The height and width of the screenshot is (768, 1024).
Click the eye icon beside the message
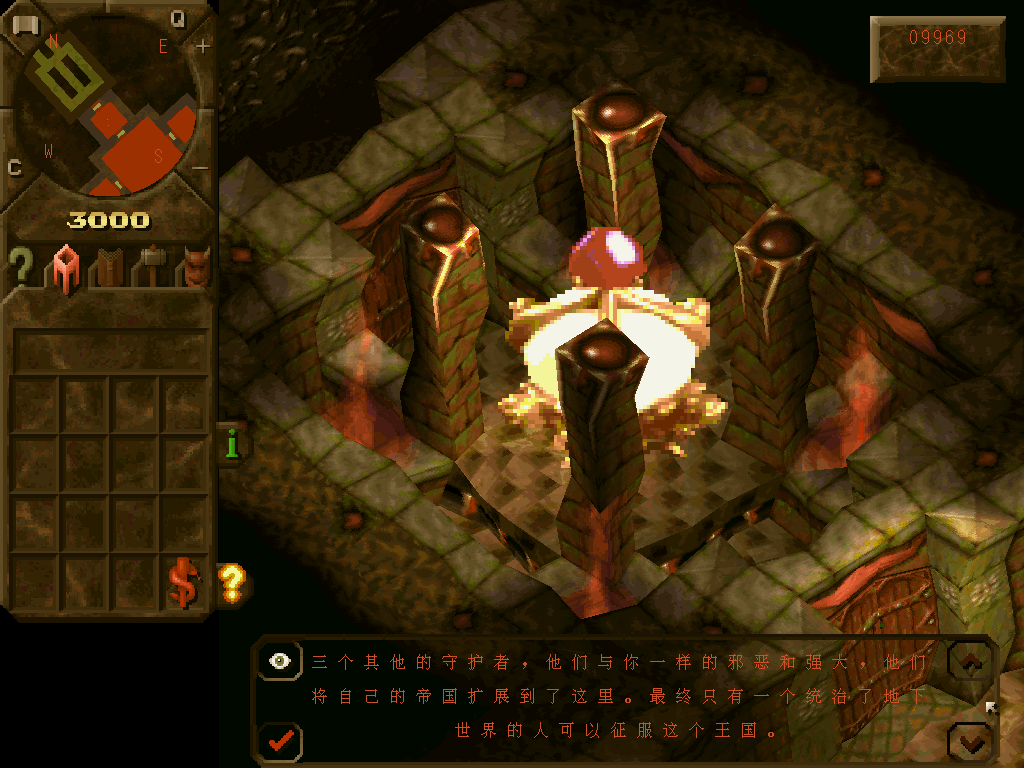(281, 661)
